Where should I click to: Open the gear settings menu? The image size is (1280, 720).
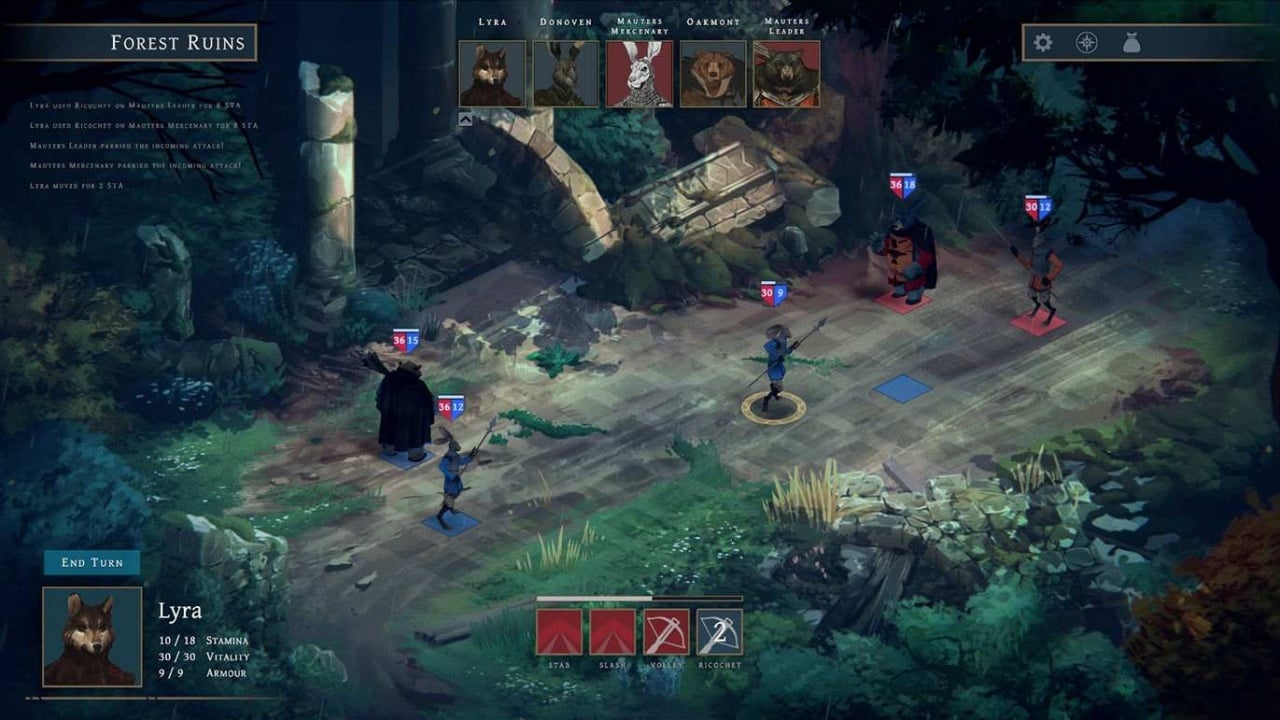(x=1043, y=43)
